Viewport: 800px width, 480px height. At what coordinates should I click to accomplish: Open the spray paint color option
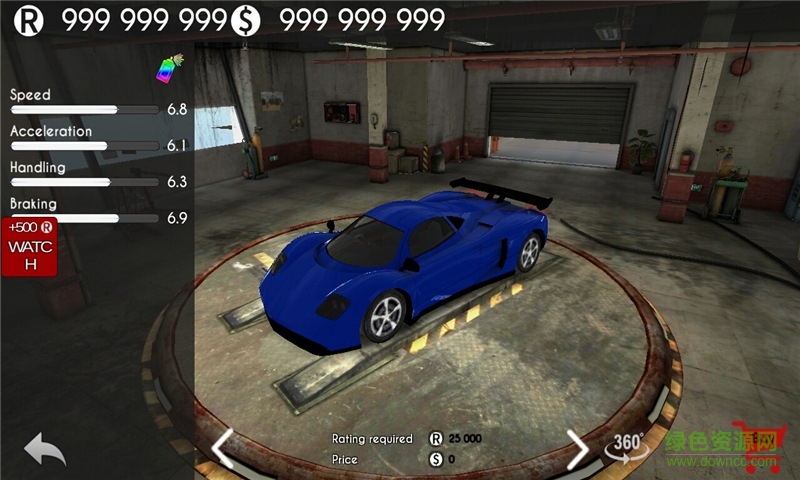pyautogui.click(x=167, y=68)
